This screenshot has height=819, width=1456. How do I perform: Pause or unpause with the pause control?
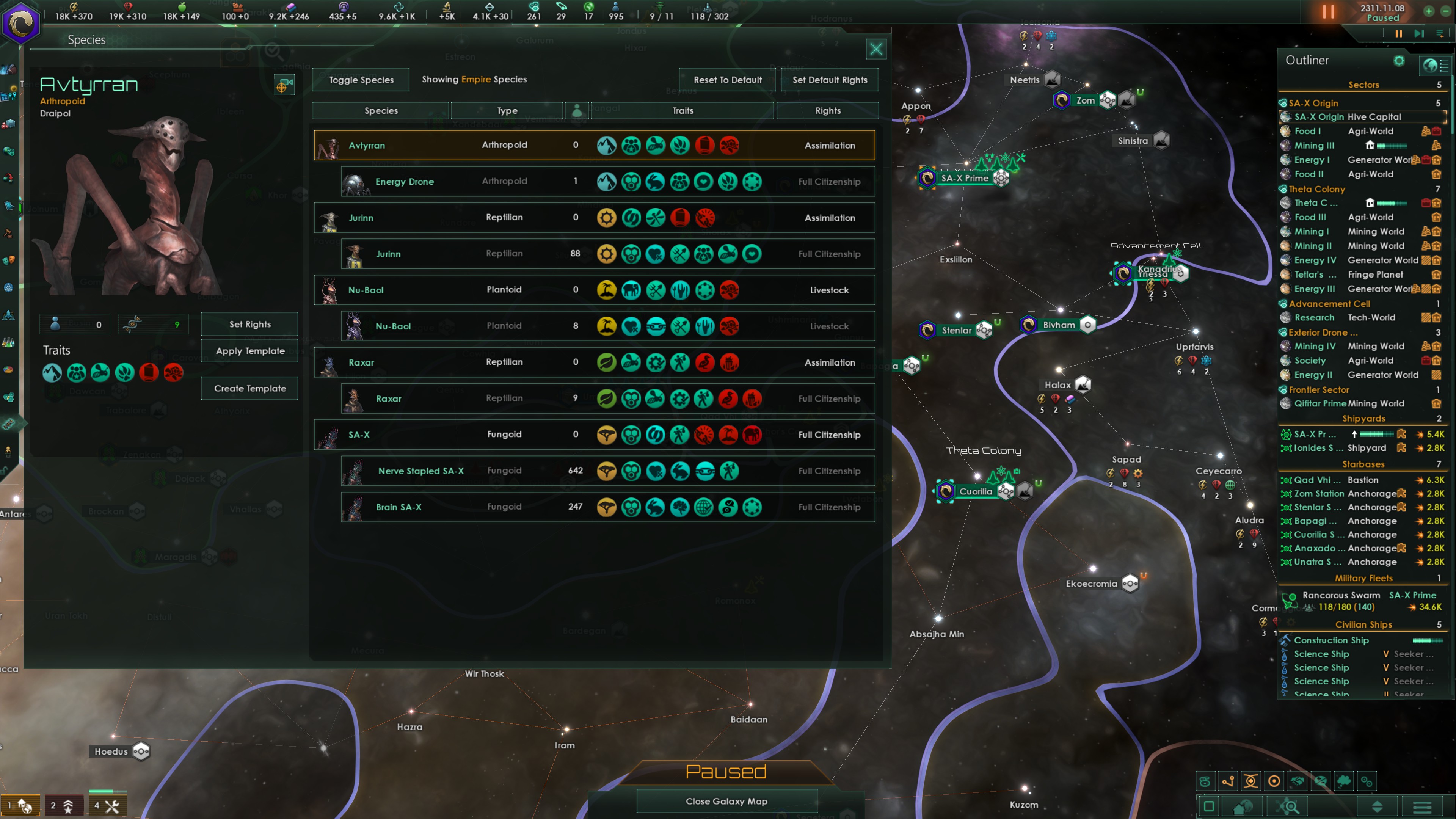pyautogui.click(x=1328, y=12)
